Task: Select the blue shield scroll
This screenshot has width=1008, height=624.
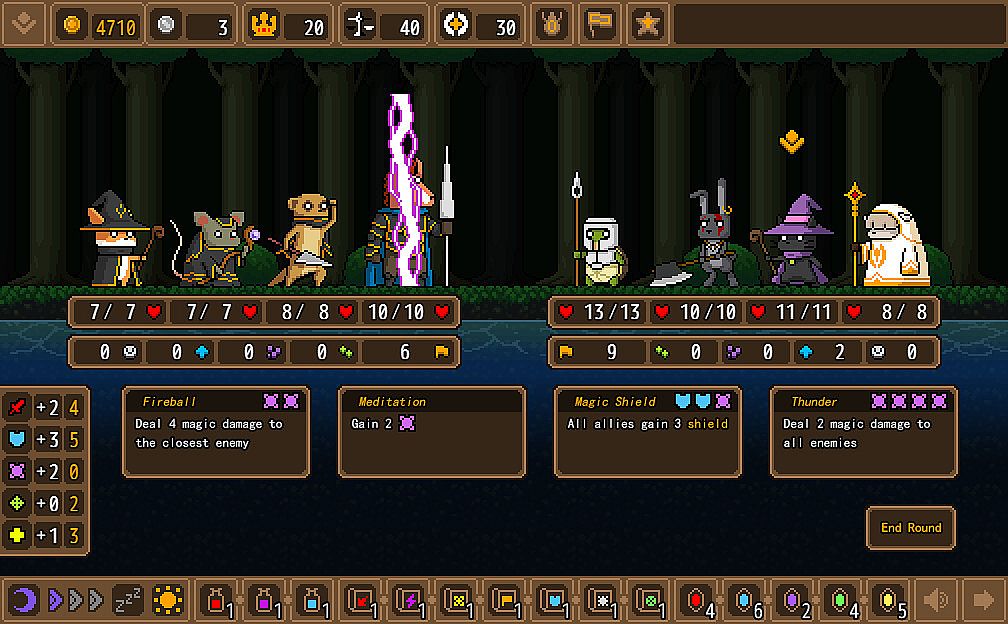Action: point(552,600)
